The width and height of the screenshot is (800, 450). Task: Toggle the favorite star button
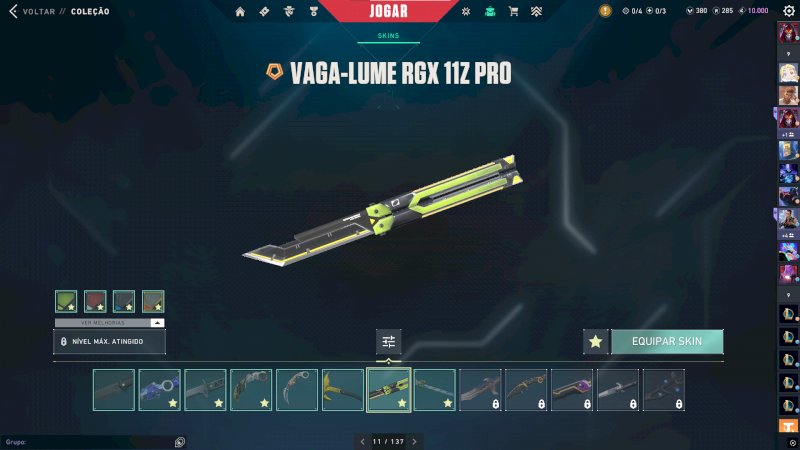pos(596,342)
